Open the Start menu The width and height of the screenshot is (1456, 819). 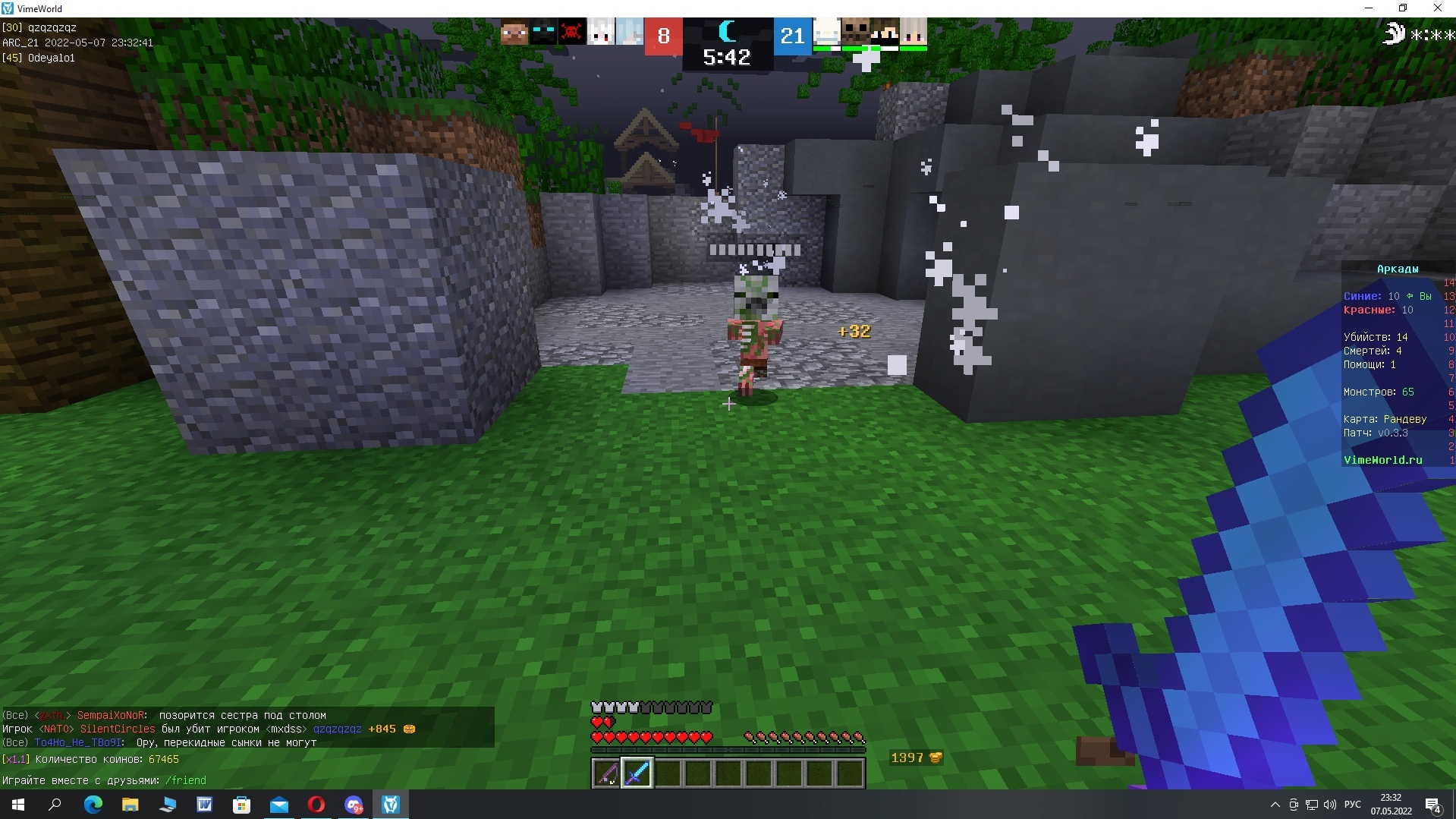(x=17, y=805)
